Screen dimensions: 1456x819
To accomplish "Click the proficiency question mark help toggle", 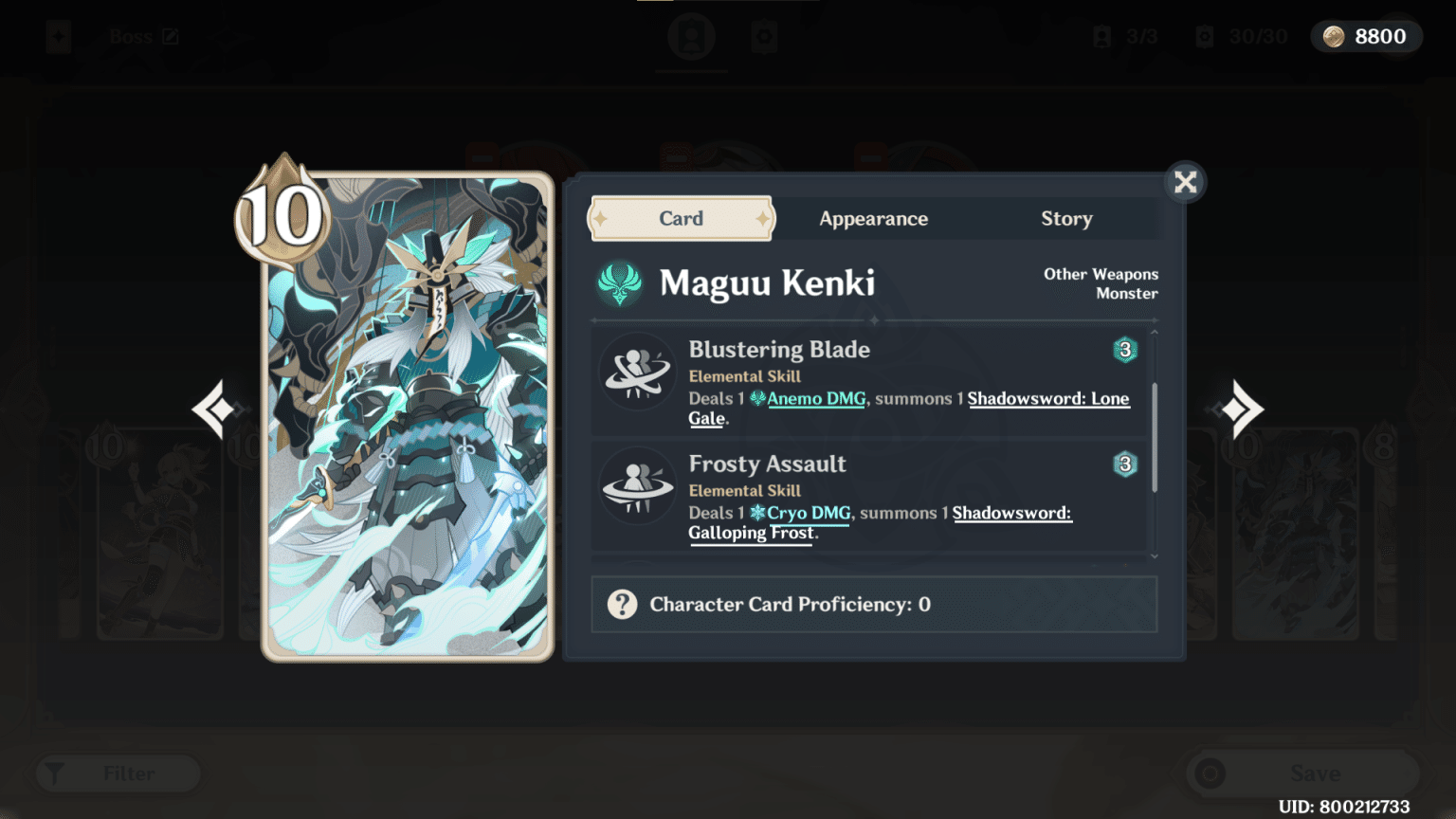I will [x=623, y=604].
